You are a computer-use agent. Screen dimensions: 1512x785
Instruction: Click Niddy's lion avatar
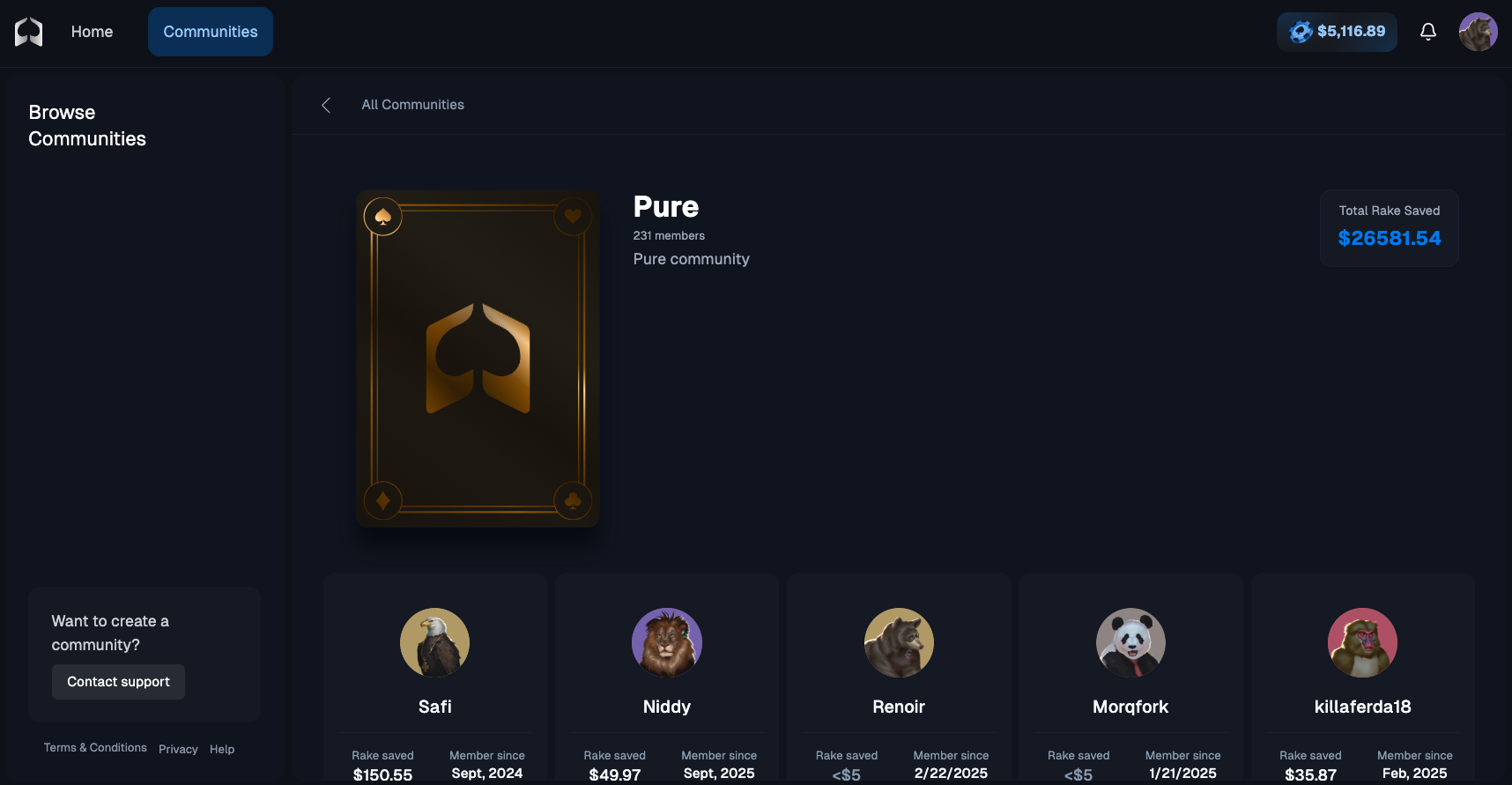[x=666, y=642]
